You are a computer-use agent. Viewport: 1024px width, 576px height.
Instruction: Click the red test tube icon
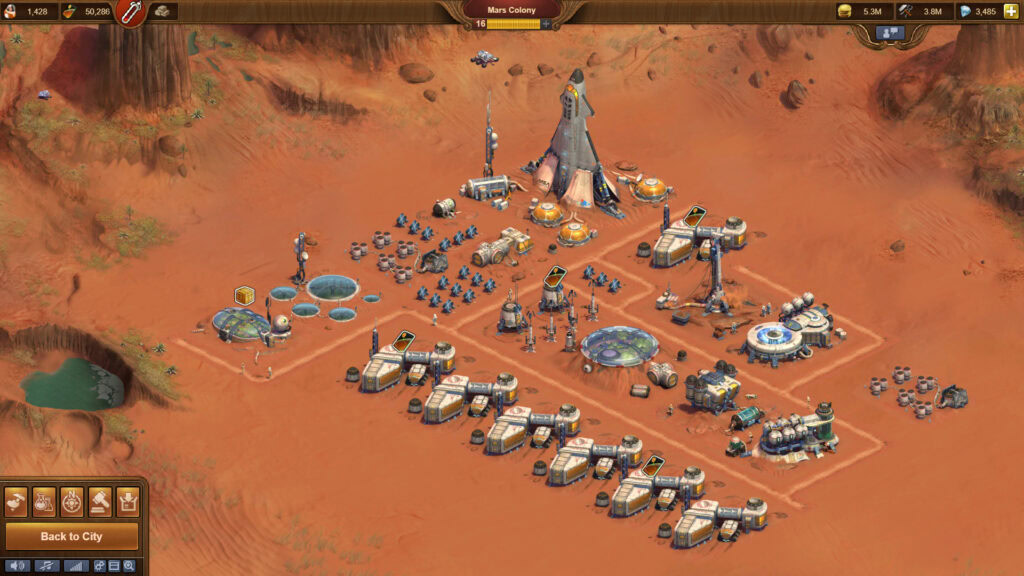click(x=131, y=12)
